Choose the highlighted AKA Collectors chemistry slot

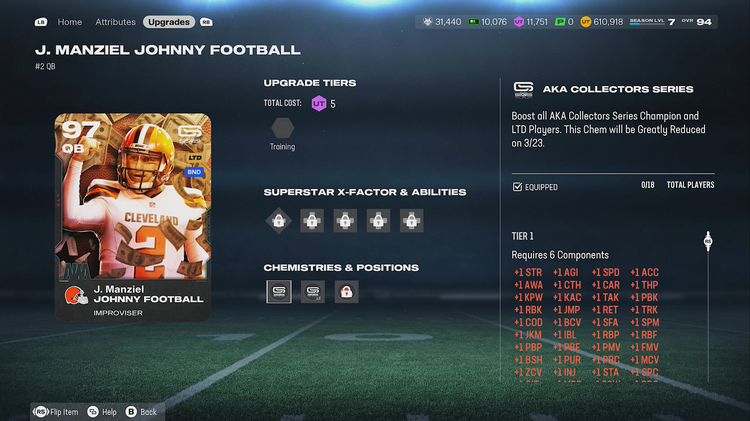[x=279, y=292]
